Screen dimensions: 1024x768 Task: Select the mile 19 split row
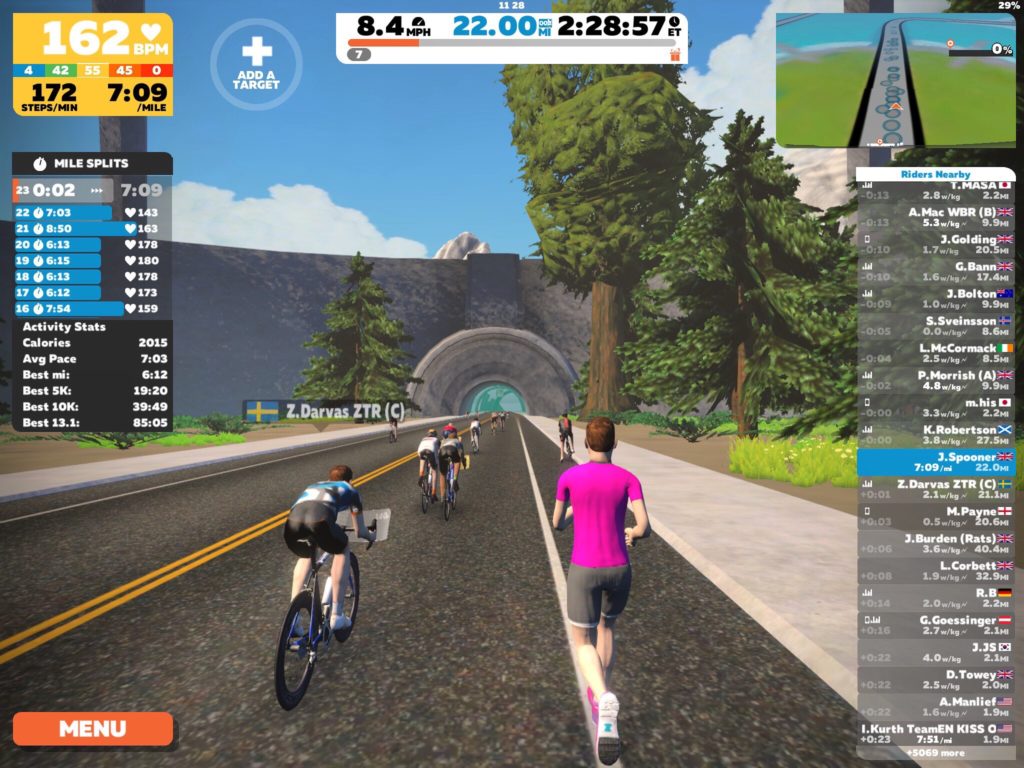pos(92,260)
